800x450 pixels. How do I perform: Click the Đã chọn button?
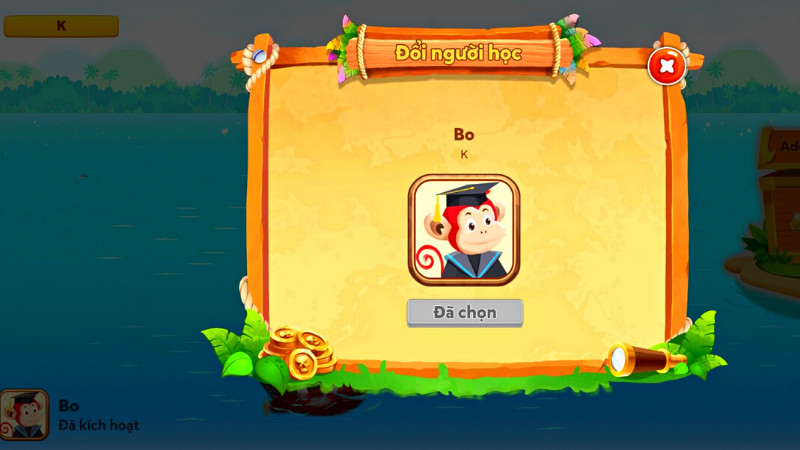click(464, 312)
